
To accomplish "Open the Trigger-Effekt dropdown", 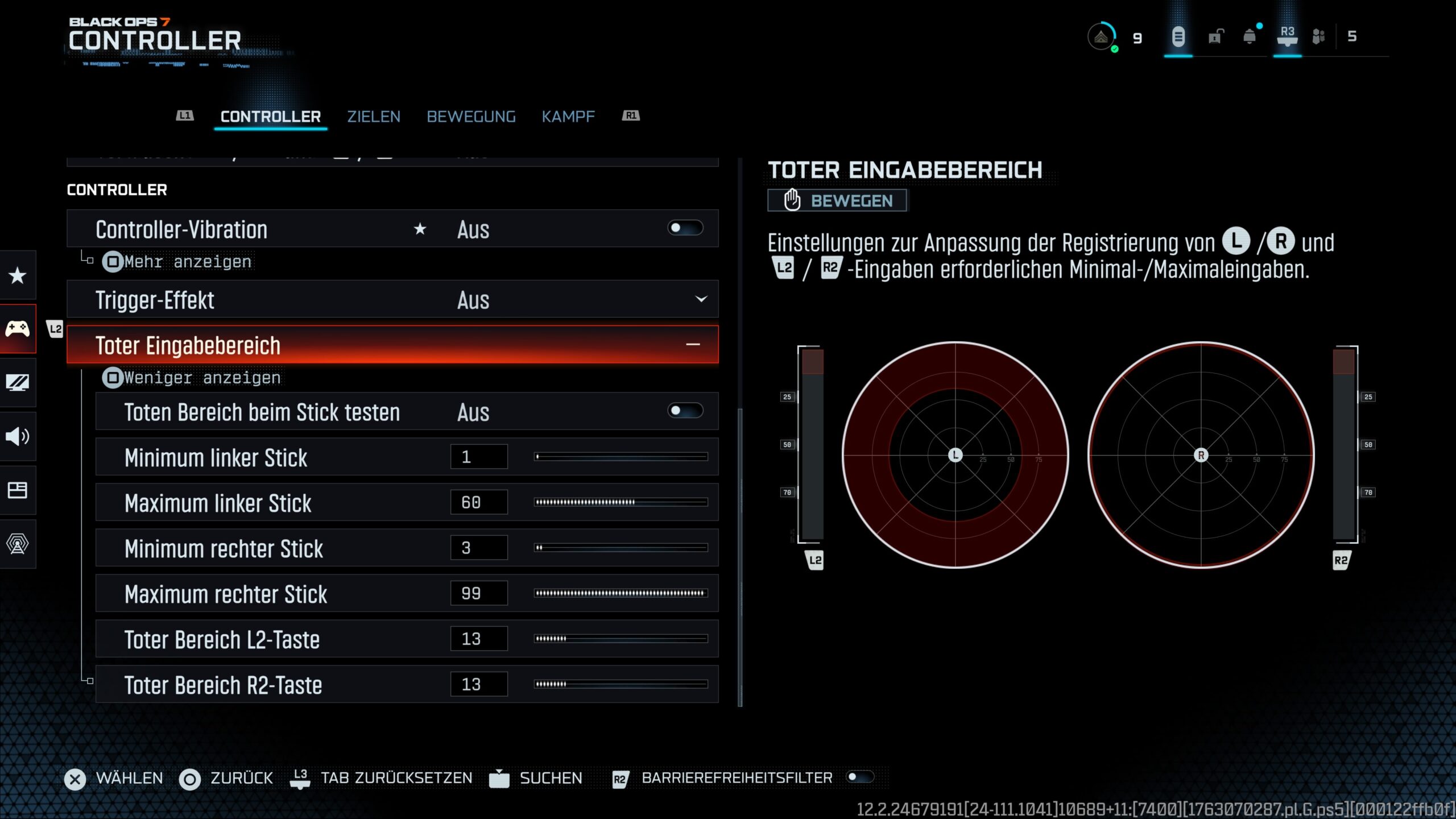I will point(701,299).
